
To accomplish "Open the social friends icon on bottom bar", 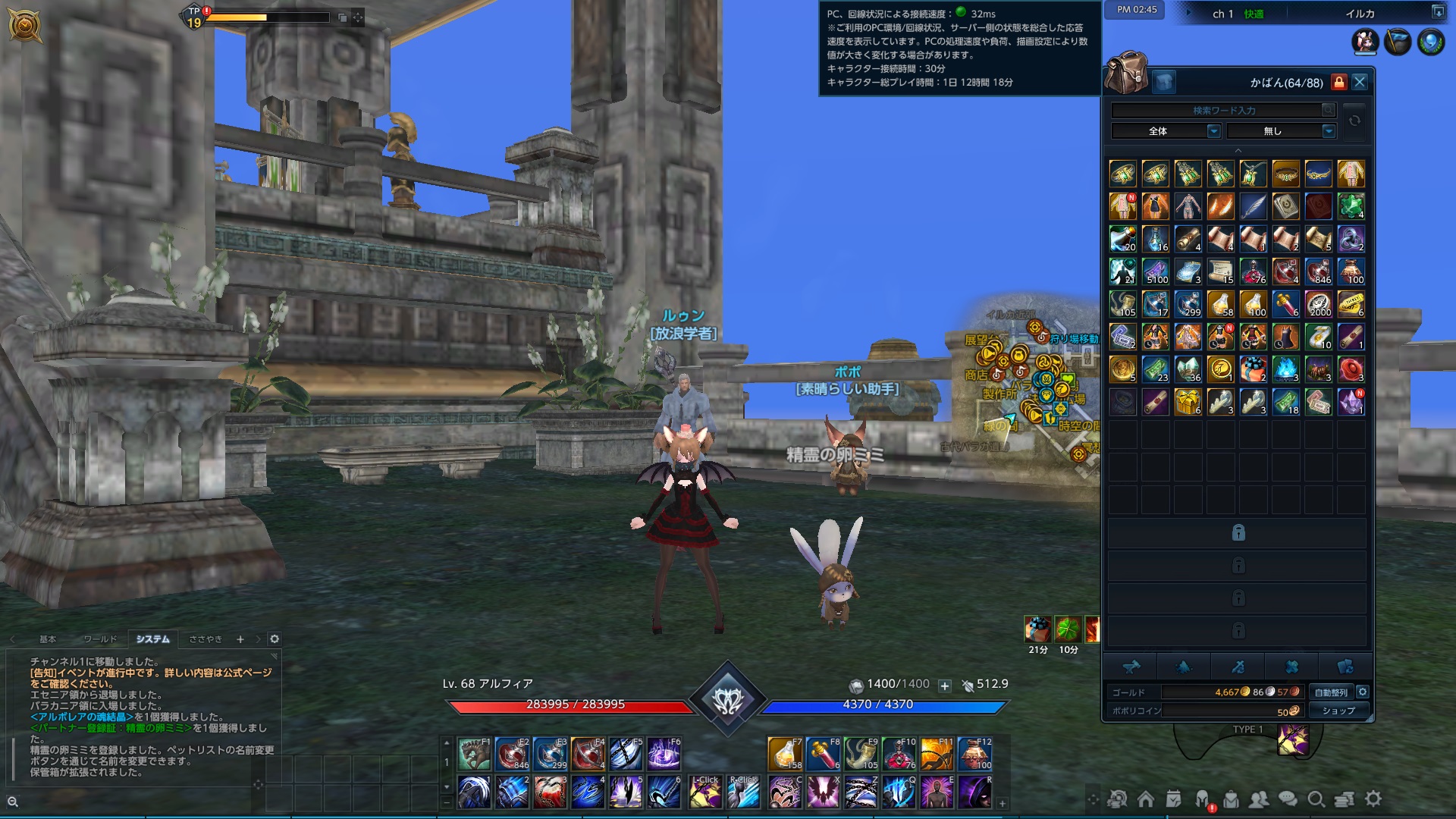I will pos(1261,799).
